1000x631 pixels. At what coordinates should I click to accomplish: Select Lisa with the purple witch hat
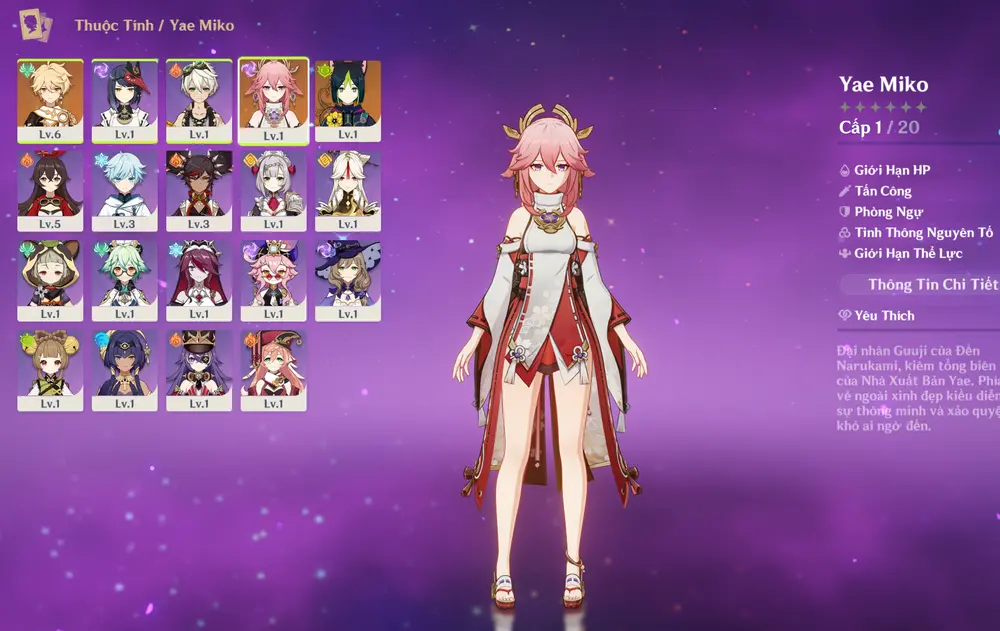pyautogui.click(x=348, y=277)
